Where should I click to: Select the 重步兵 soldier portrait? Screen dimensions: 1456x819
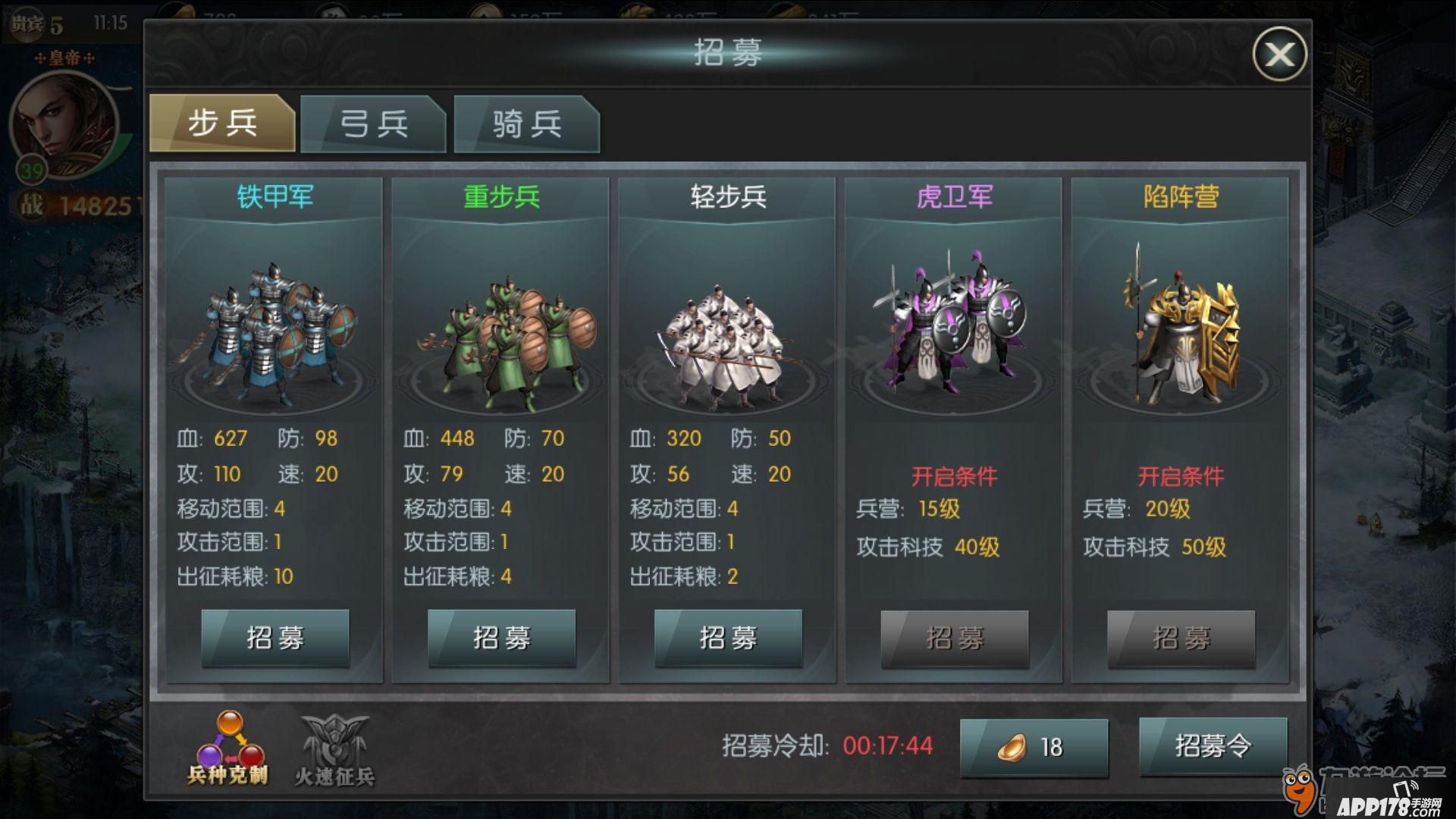(x=500, y=334)
